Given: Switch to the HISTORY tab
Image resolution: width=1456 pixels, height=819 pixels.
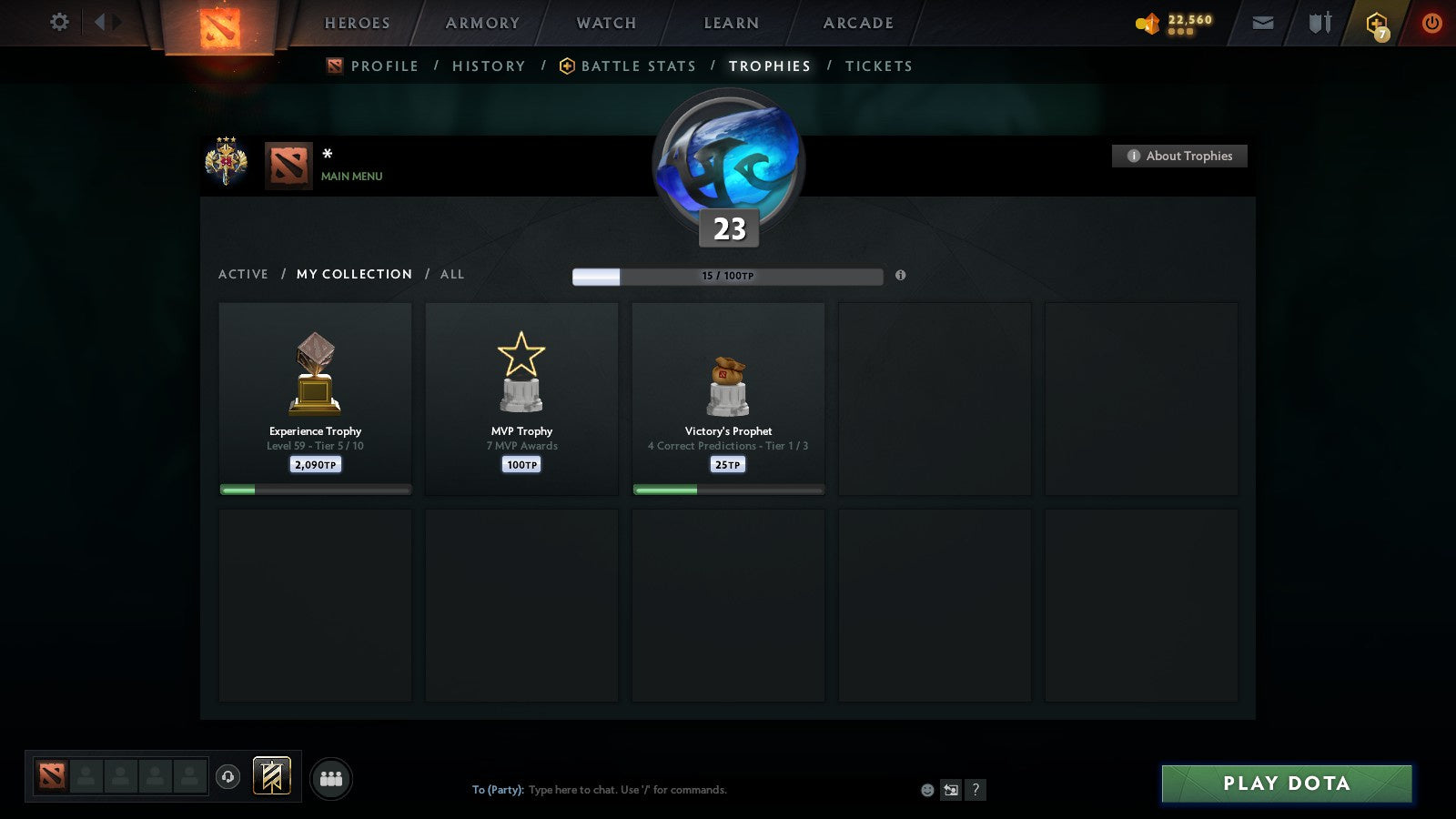Looking at the screenshot, I should (x=489, y=66).
